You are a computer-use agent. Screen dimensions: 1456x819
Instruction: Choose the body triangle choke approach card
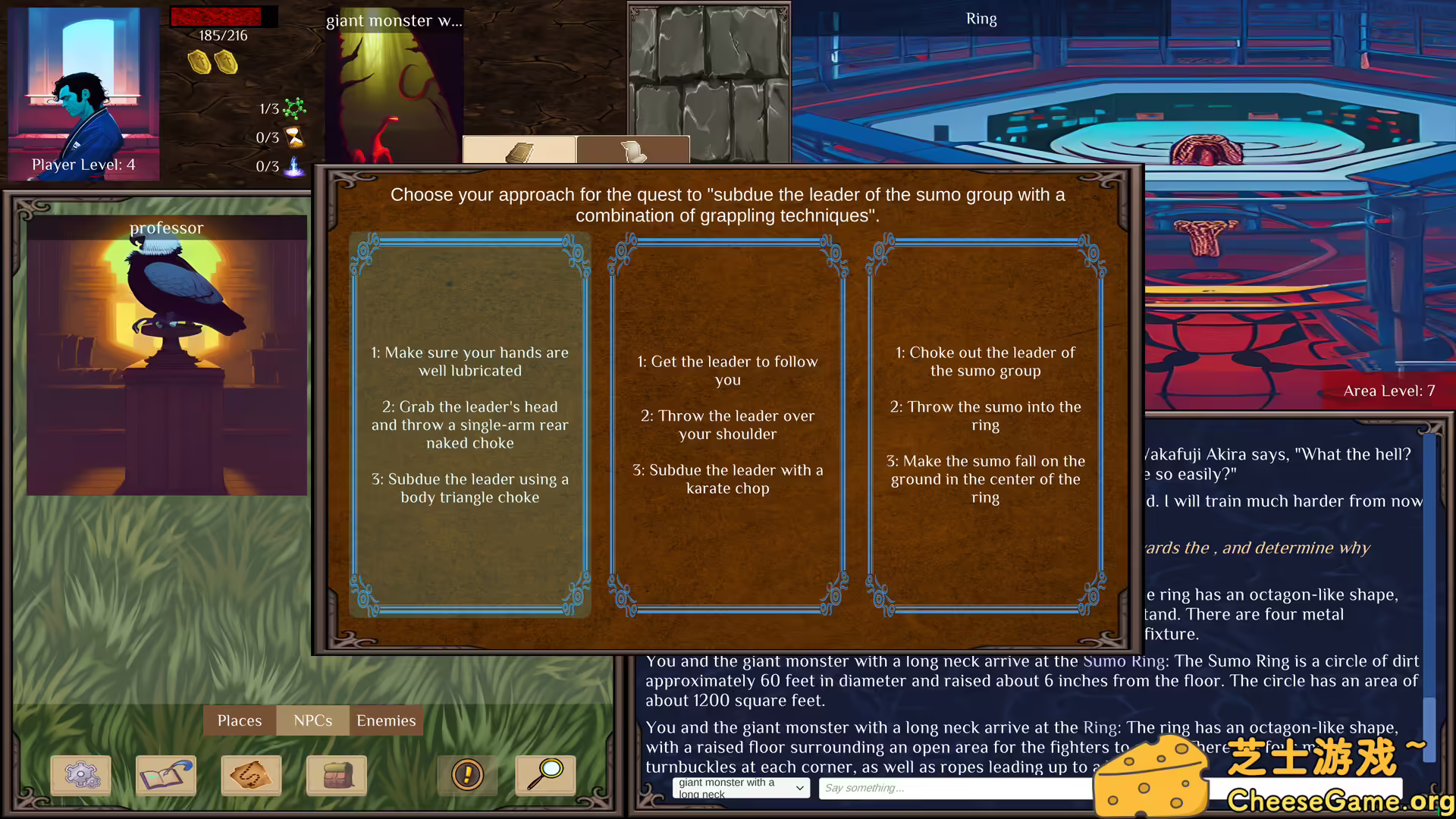[469, 425]
